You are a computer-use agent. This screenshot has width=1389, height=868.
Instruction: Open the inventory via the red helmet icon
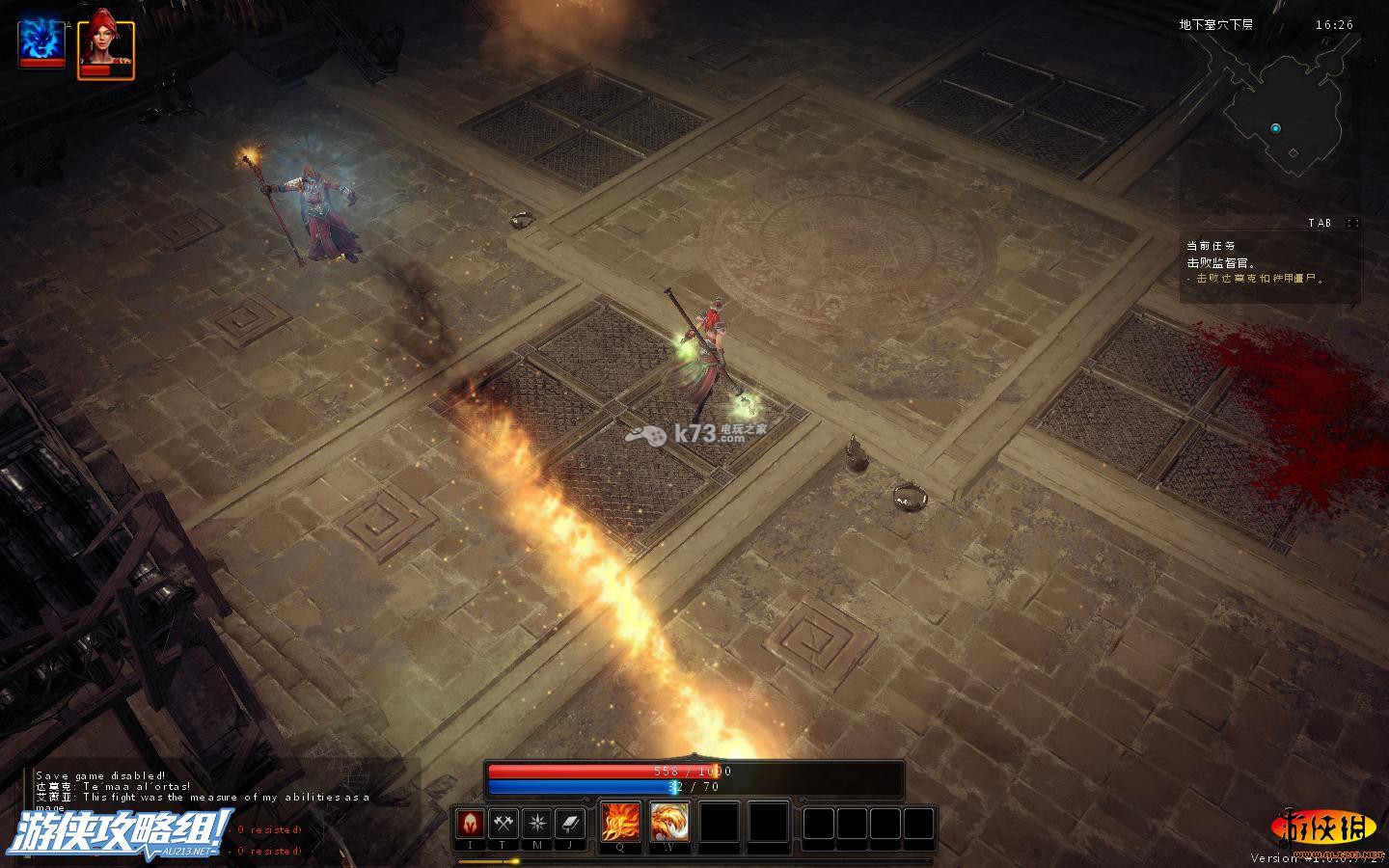click(x=471, y=824)
